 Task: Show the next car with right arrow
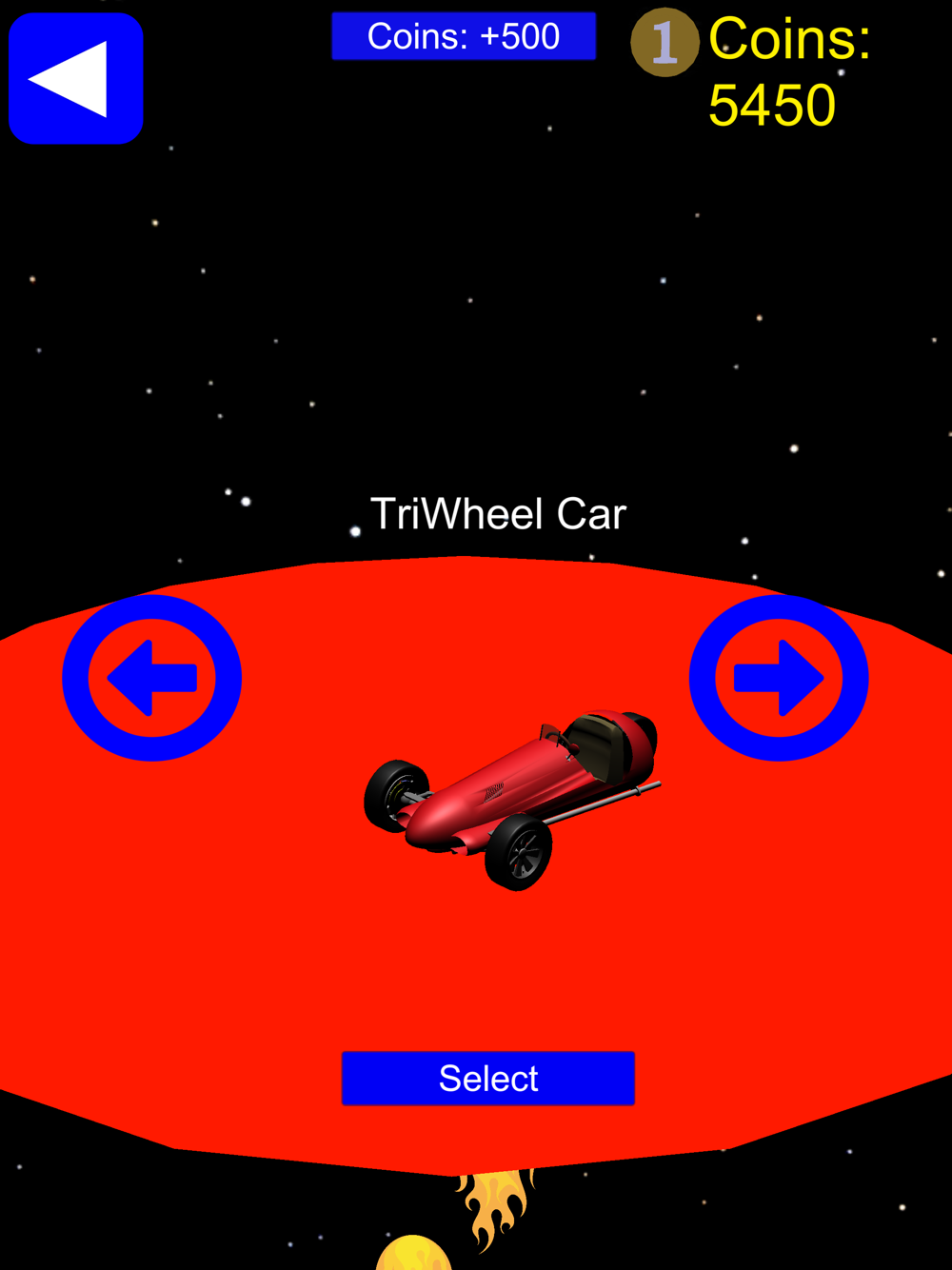click(779, 678)
